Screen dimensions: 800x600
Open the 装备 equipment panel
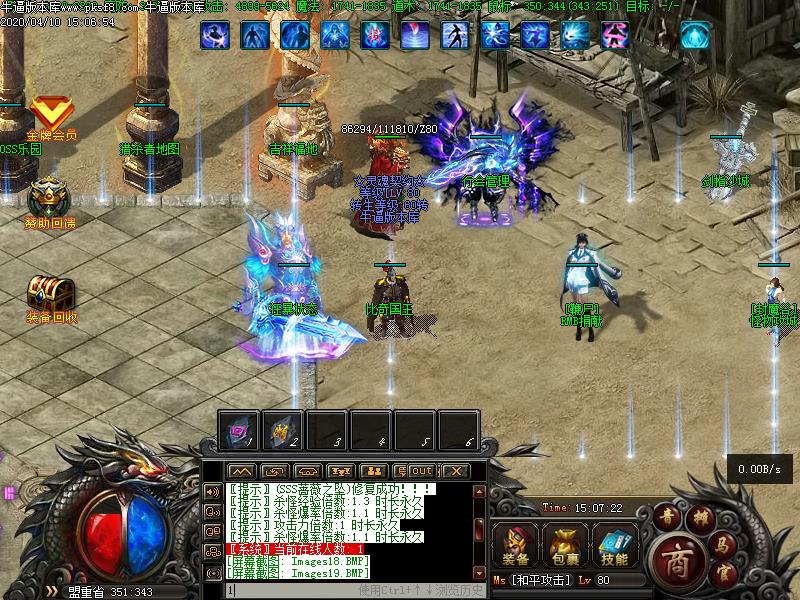click(x=517, y=545)
